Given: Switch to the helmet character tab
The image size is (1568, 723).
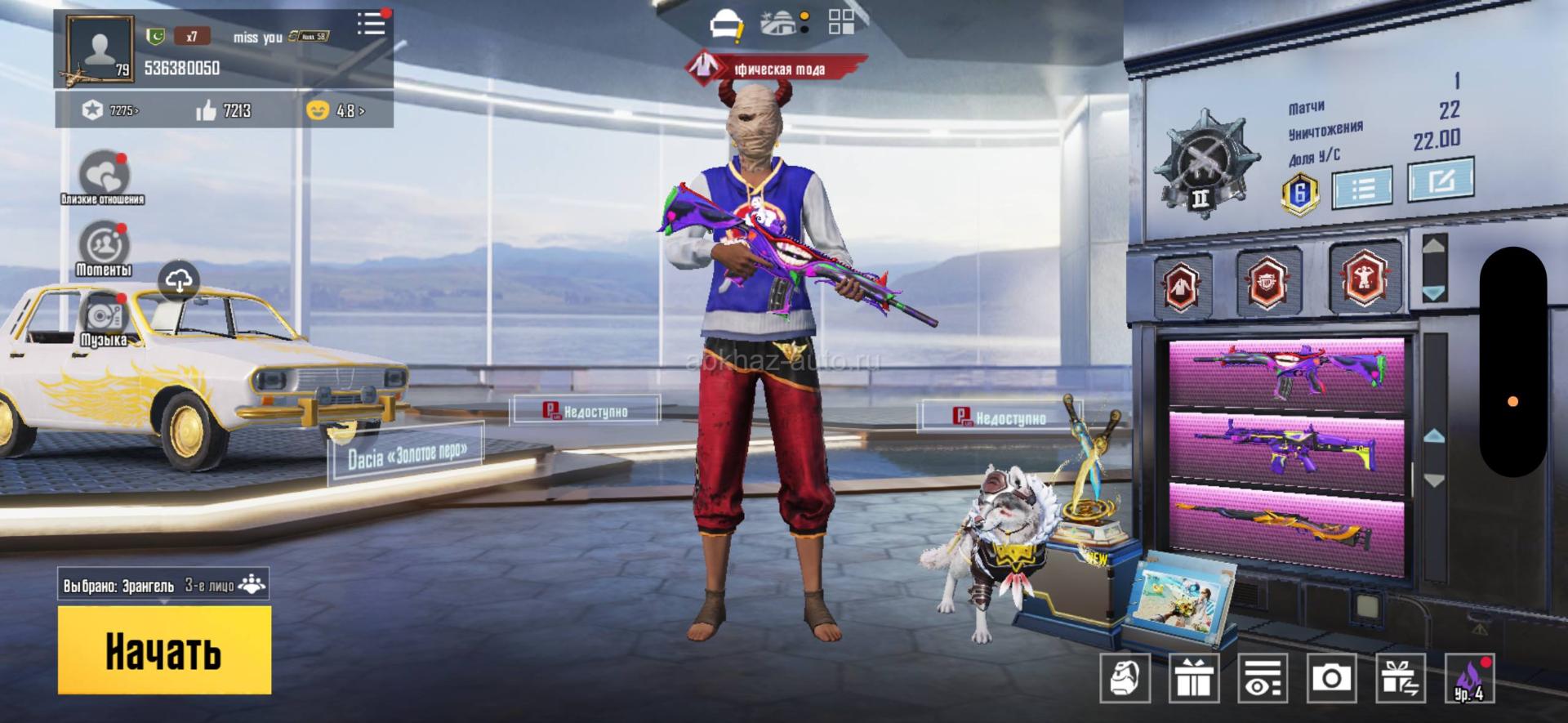Looking at the screenshot, I should click(724, 25).
